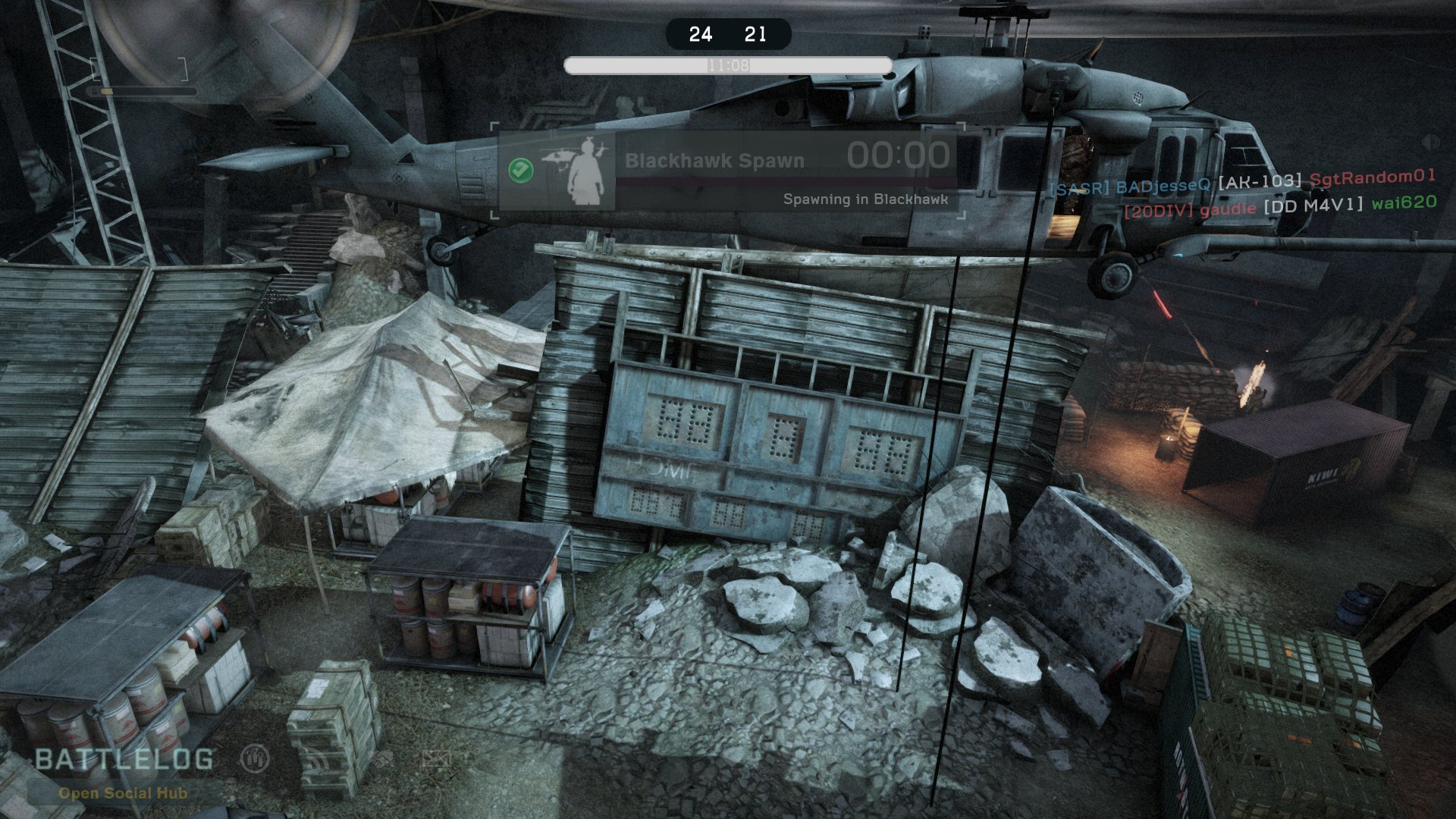Select the Blackhawk Spawn panel

click(x=728, y=171)
